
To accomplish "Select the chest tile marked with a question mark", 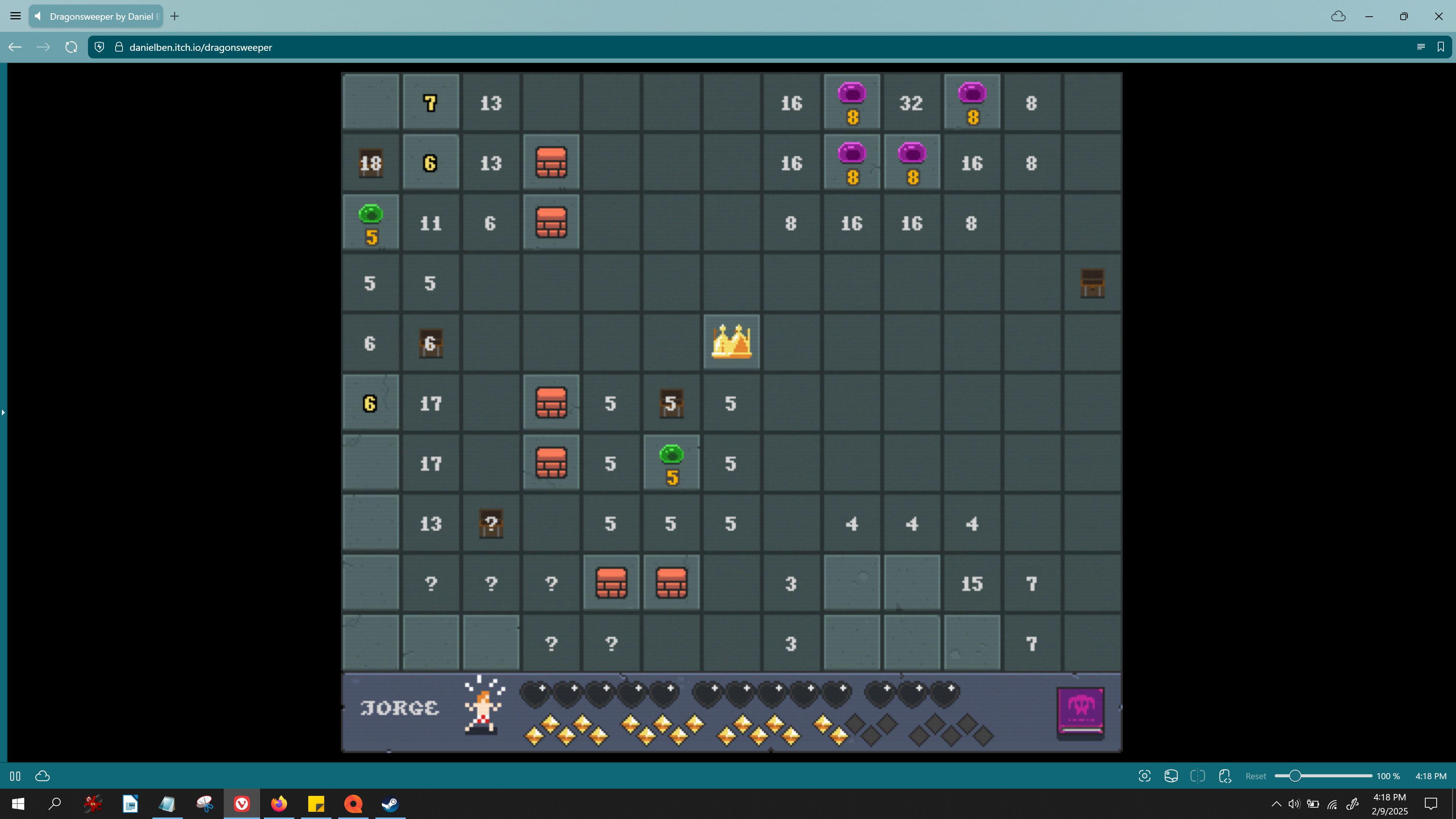I will click(x=491, y=524).
